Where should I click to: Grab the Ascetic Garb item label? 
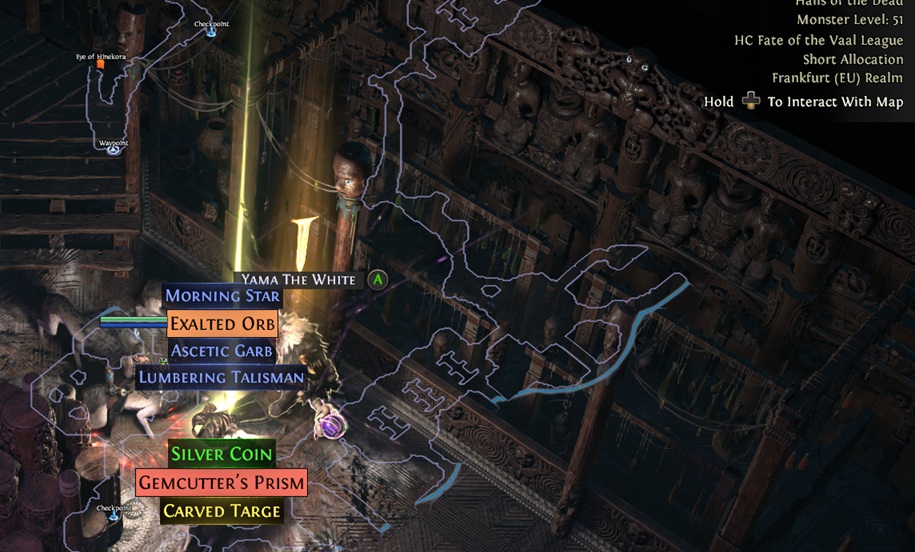[x=222, y=351]
